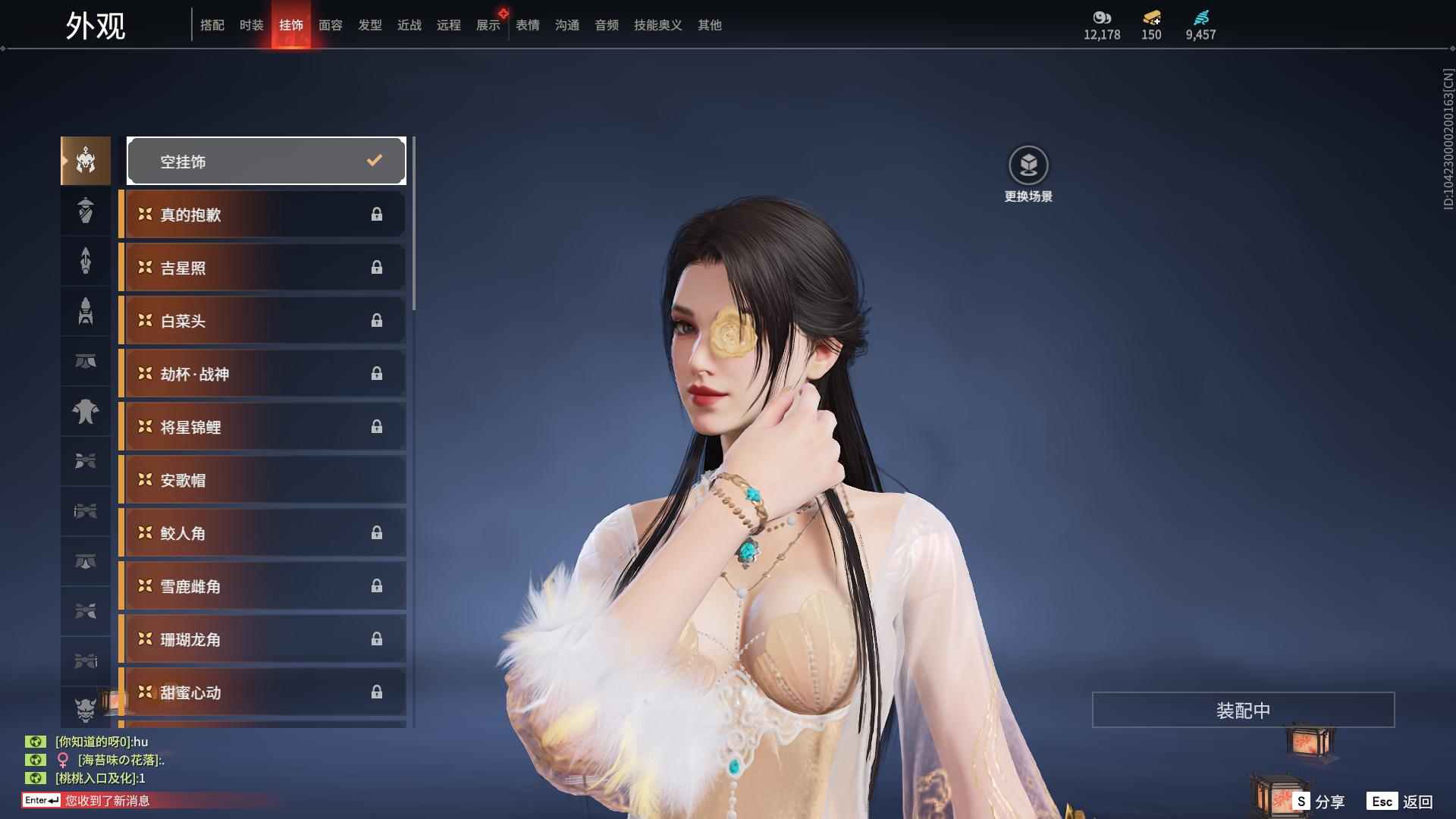Select the 其他 tab
This screenshot has height=819, width=1456.
point(709,25)
